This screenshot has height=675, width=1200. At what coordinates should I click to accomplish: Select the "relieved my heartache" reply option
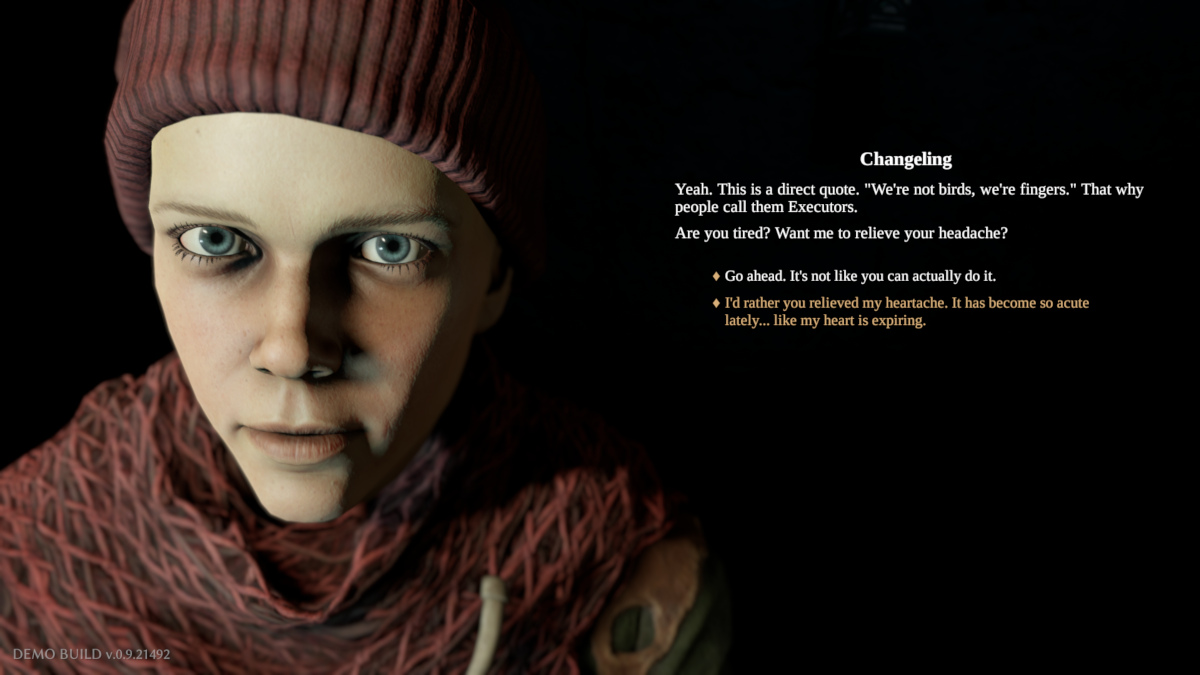906,312
